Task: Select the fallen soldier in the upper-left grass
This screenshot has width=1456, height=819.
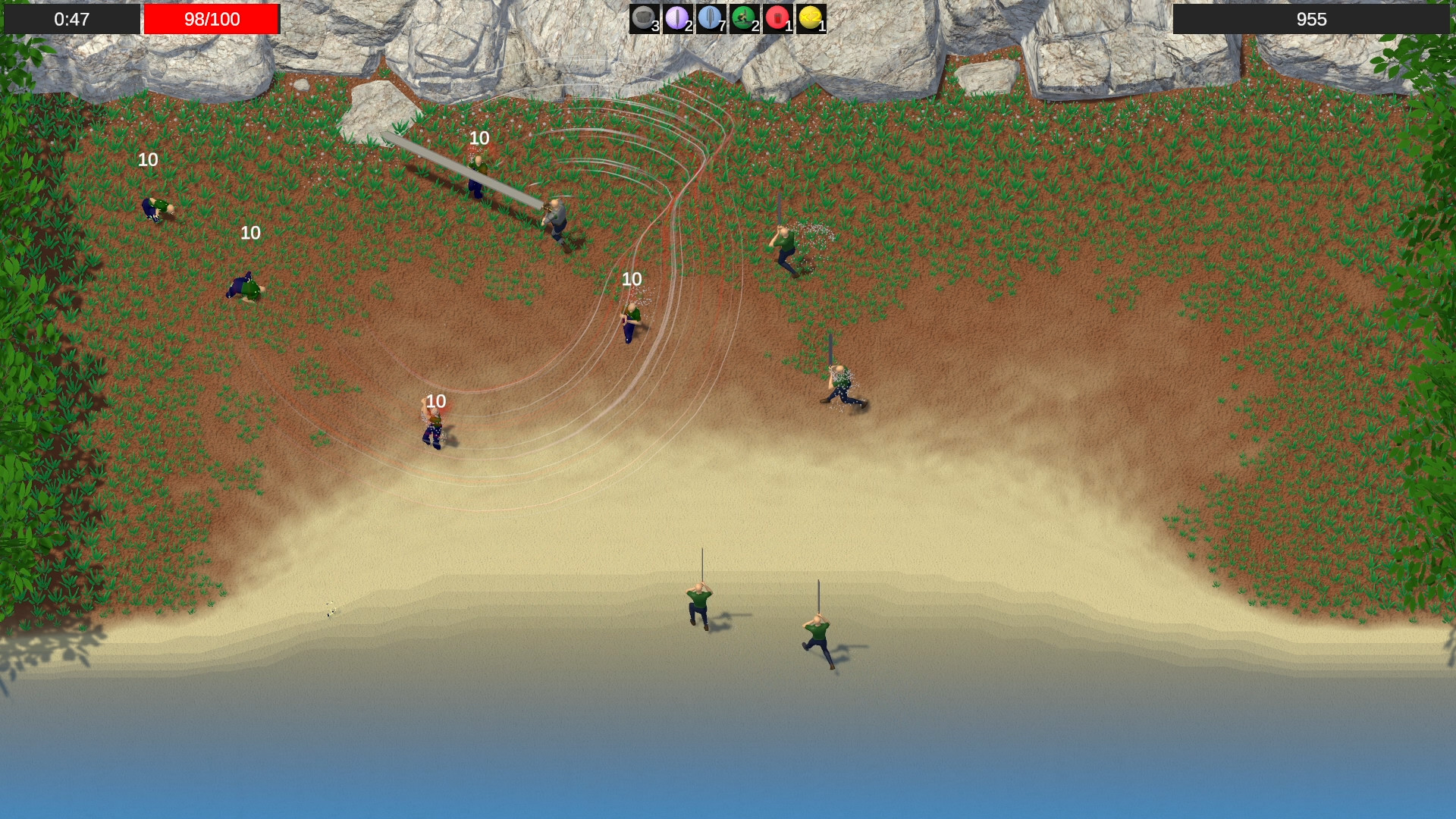Action: (x=157, y=209)
